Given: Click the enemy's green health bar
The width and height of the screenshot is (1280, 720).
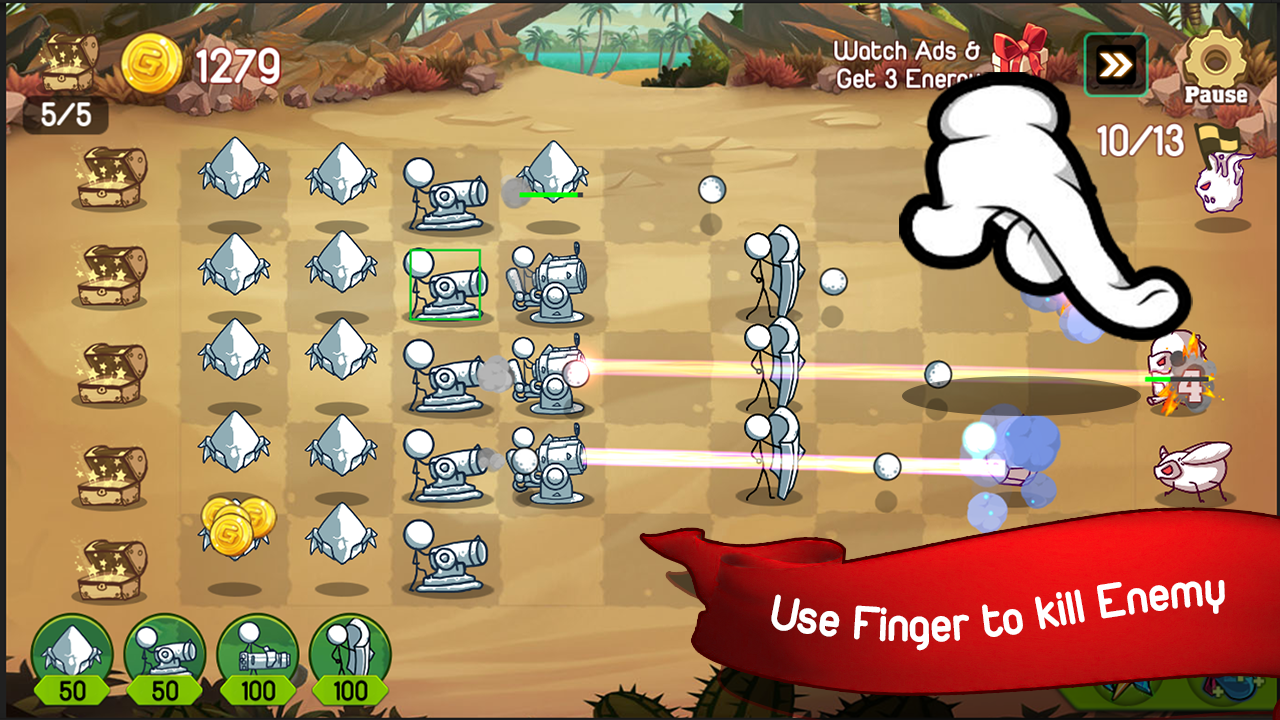Looking at the screenshot, I should 1160,379.
